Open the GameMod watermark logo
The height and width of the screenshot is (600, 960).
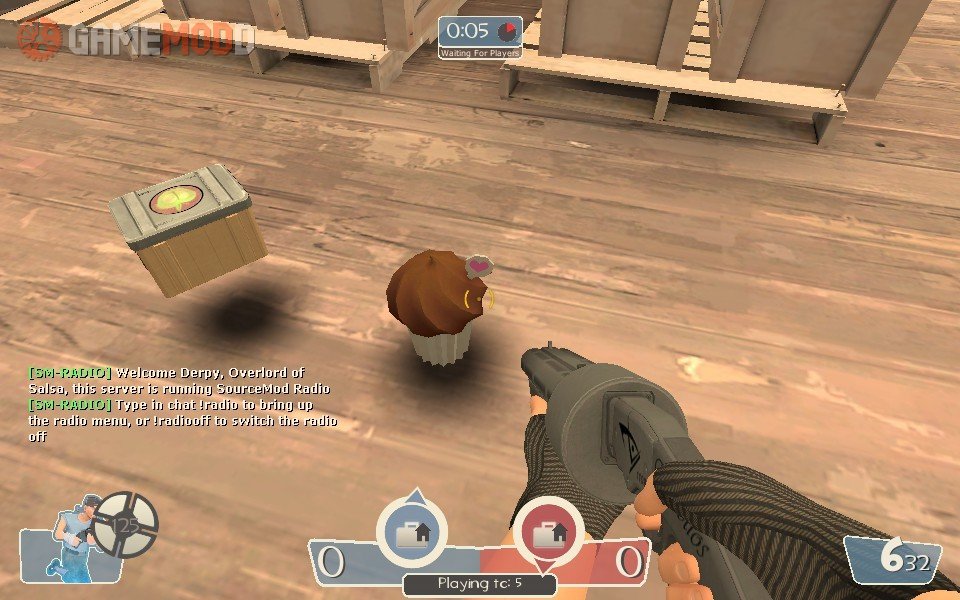point(136,38)
